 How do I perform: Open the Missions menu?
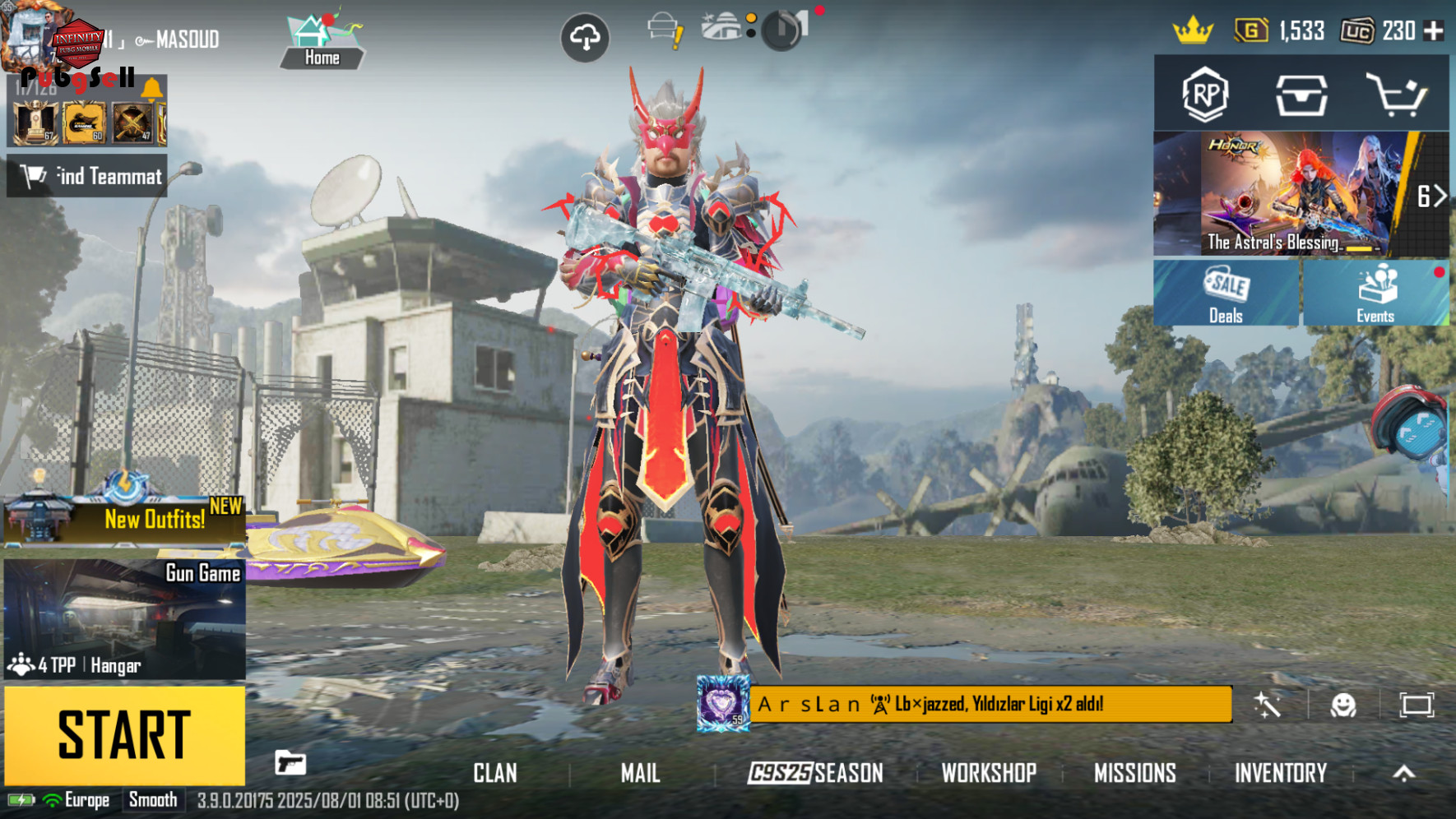tap(1134, 773)
